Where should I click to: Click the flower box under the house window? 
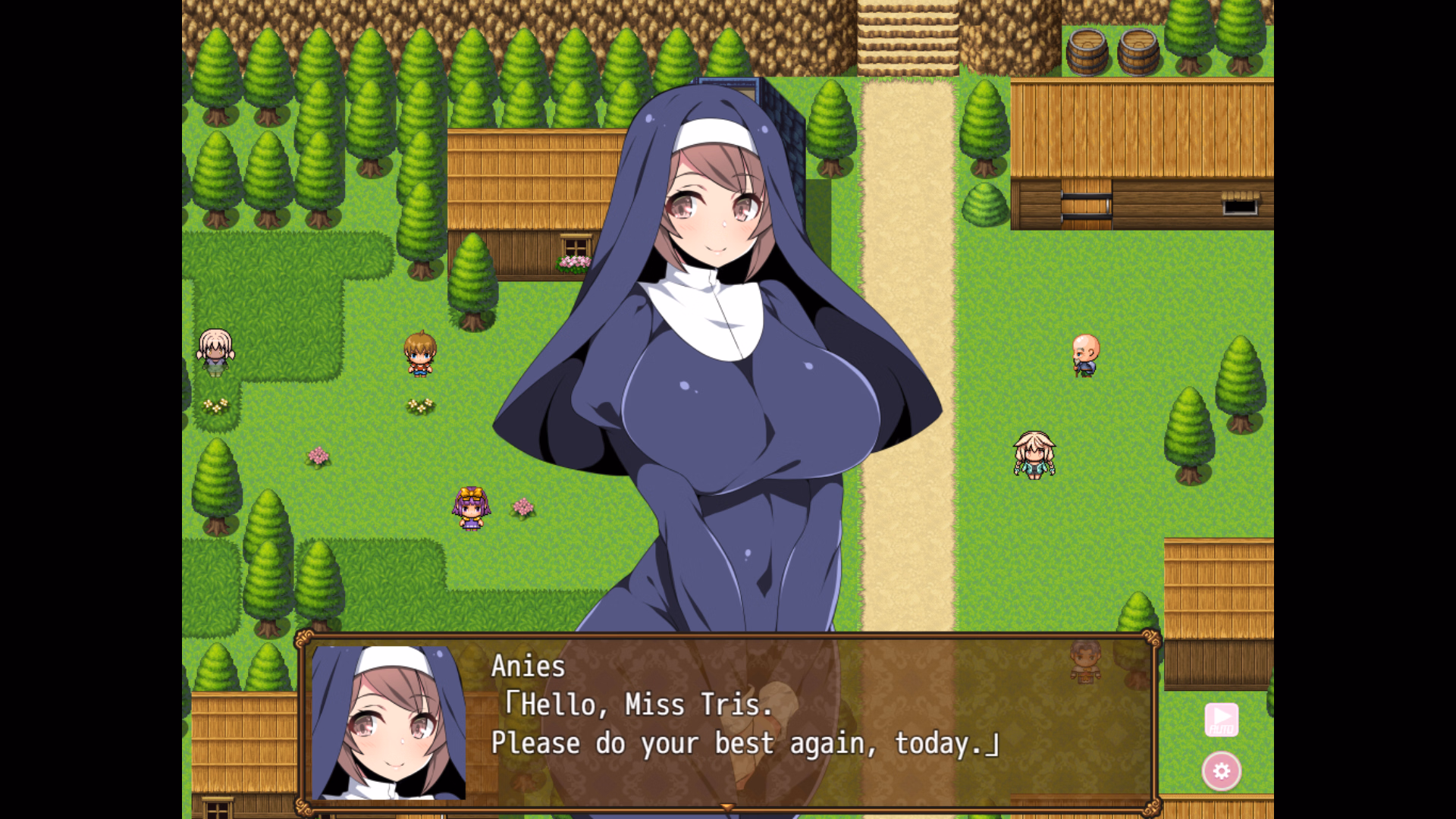[574, 262]
